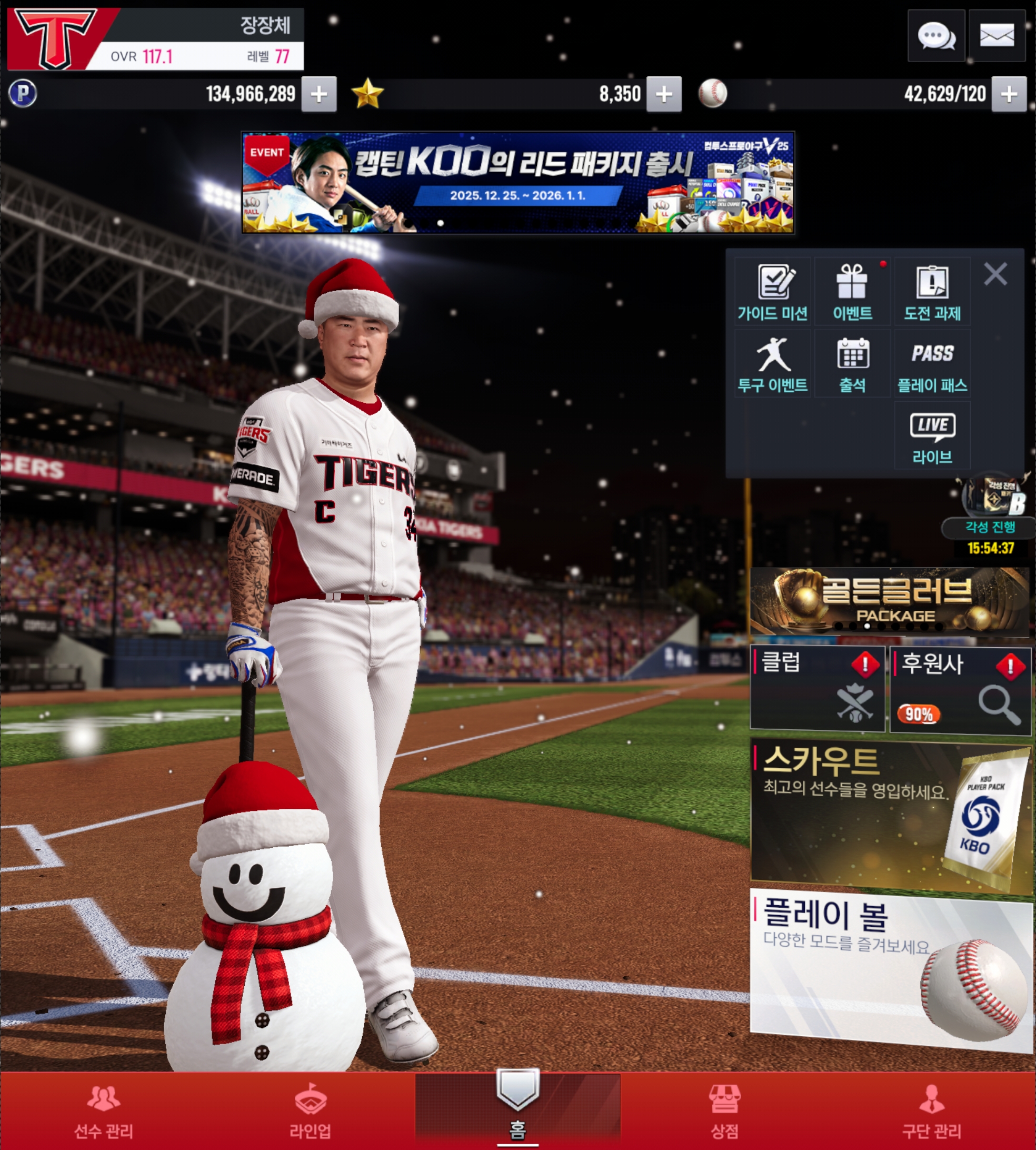Image resolution: width=1036 pixels, height=1150 pixels.
Task: Open the 출석 attendance calendar
Action: point(852,363)
